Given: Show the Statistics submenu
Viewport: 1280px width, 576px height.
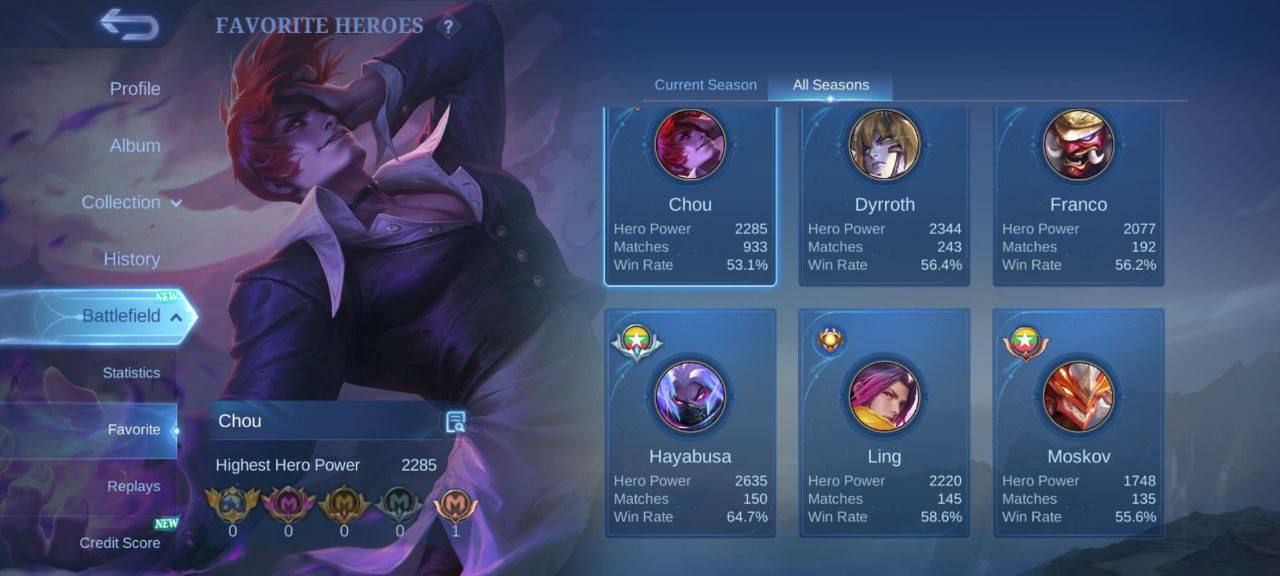Looking at the screenshot, I should (x=131, y=373).
